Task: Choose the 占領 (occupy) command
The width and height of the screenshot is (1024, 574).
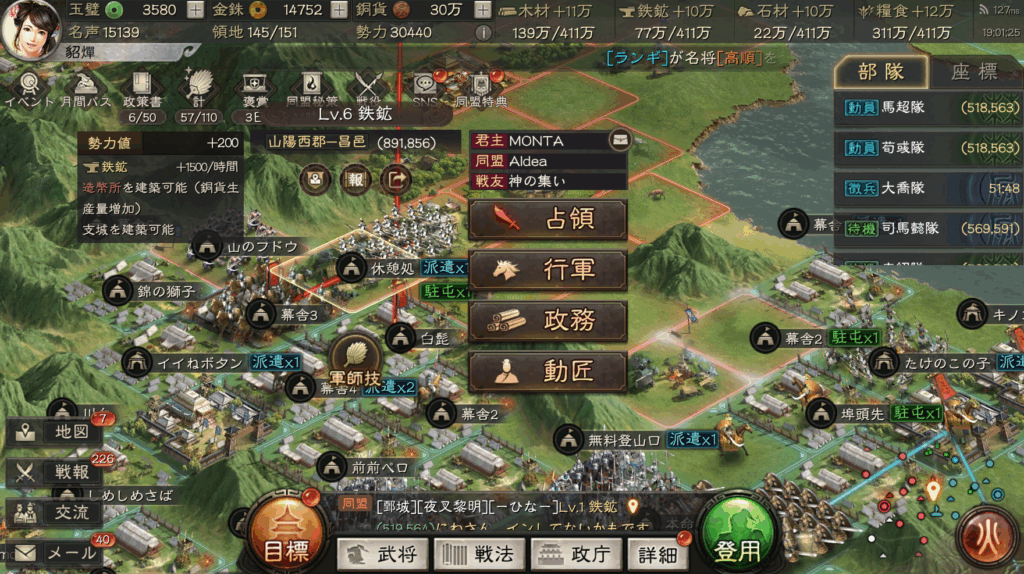Action: pyautogui.click(x=547, y=220)
